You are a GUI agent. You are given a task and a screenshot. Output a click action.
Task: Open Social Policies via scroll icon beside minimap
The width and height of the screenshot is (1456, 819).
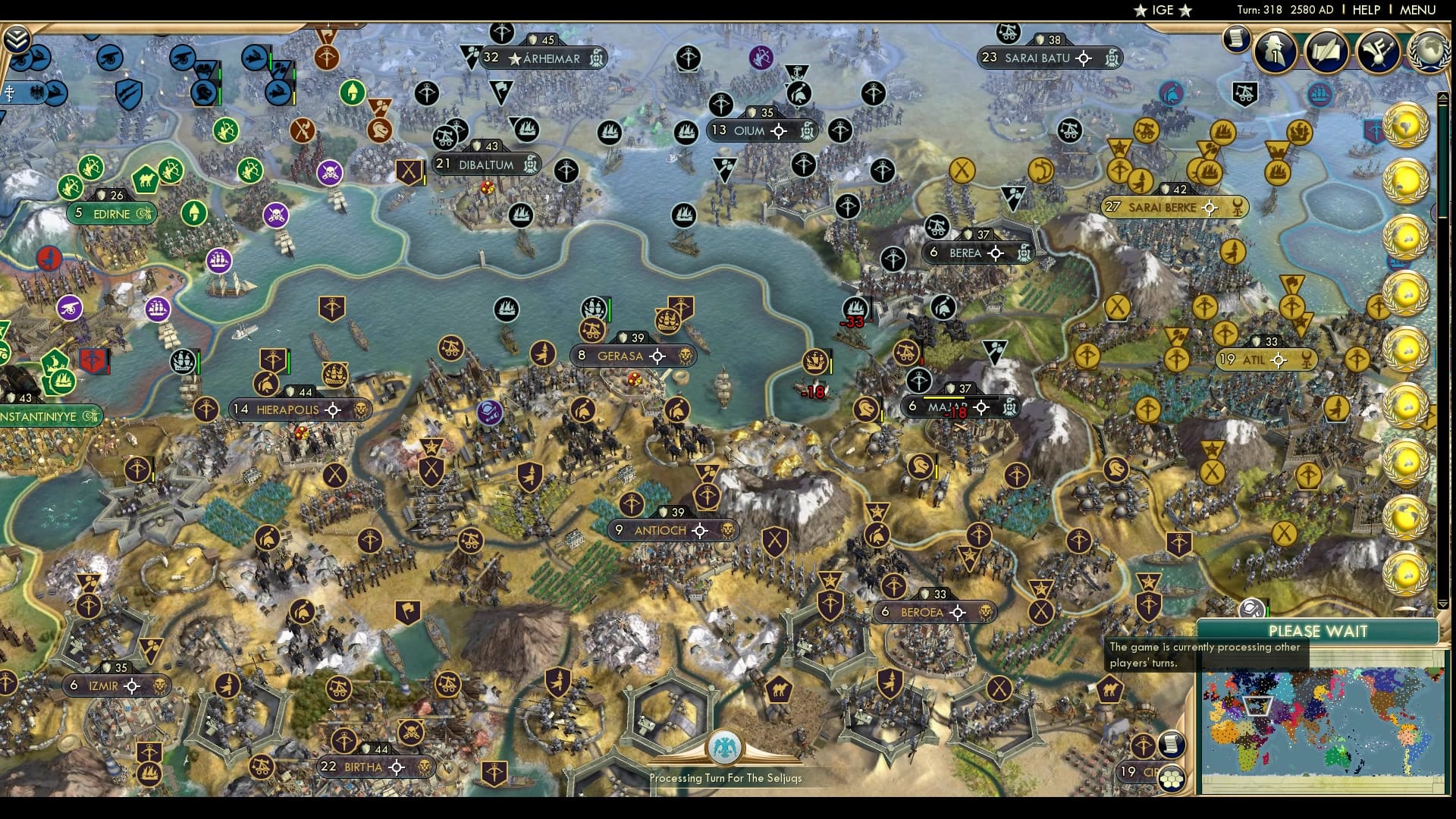pos(1171,745)
